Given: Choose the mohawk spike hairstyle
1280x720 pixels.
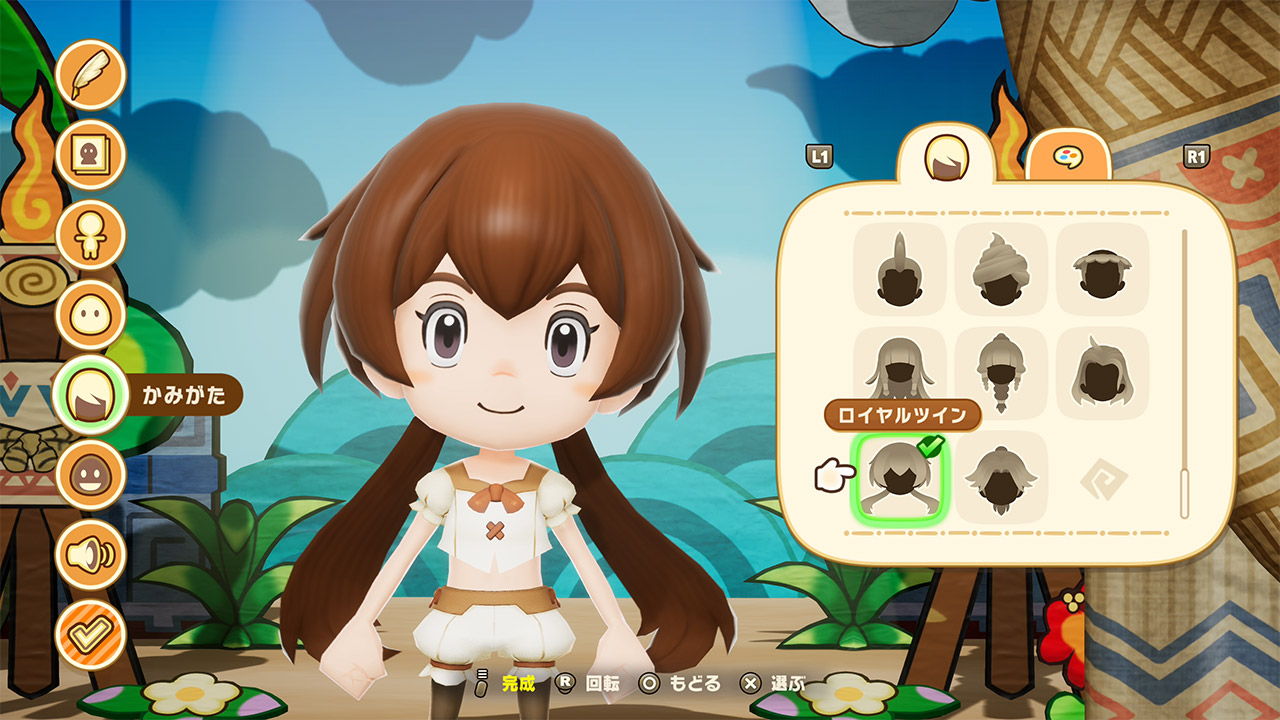Looking at the screenshot, I should tap(899, 269).
